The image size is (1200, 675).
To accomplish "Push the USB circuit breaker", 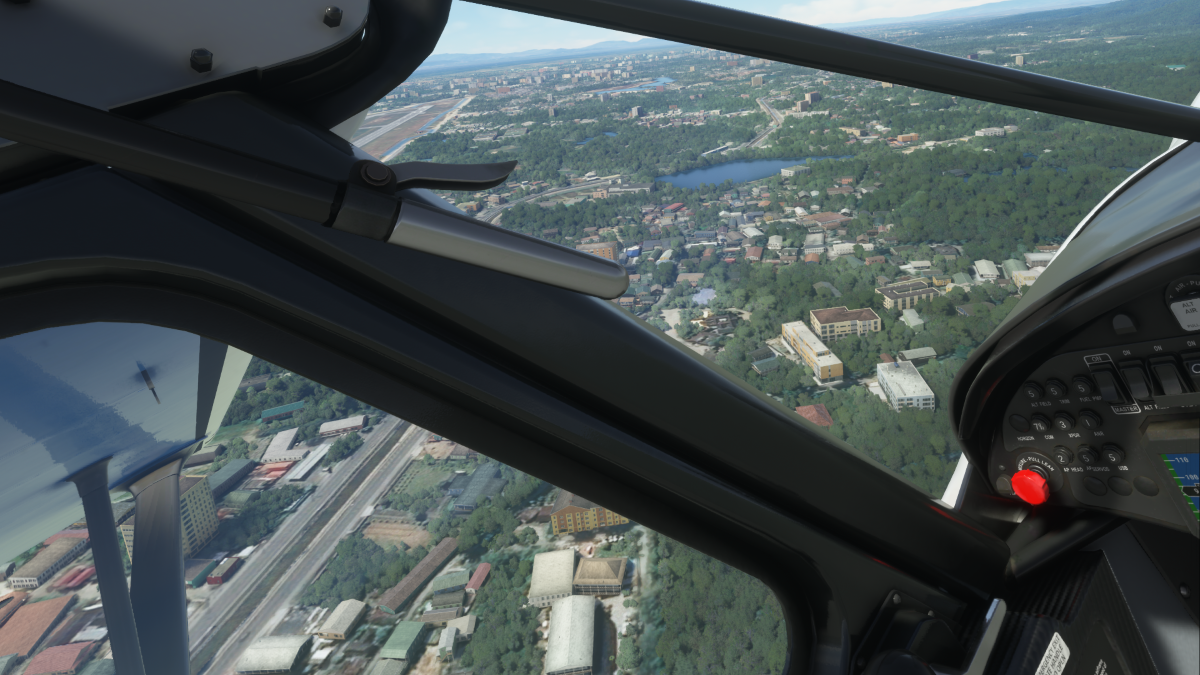I will click(x=1112, y=456).
